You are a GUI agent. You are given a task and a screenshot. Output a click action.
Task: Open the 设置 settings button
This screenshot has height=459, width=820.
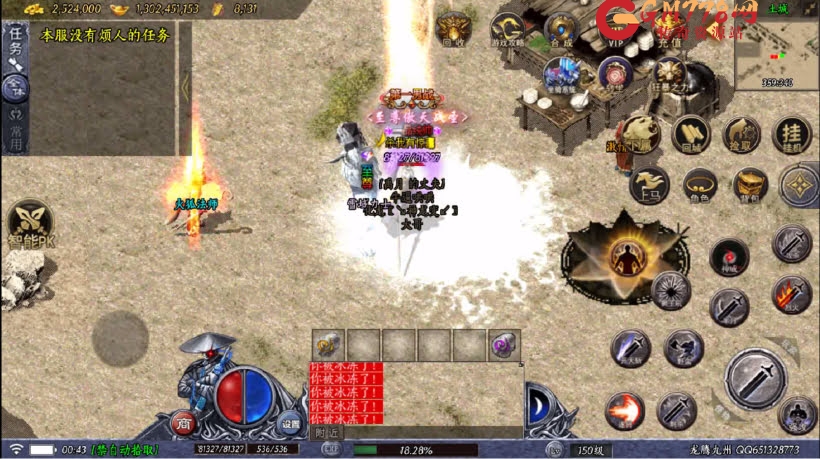tap(290, 422)
